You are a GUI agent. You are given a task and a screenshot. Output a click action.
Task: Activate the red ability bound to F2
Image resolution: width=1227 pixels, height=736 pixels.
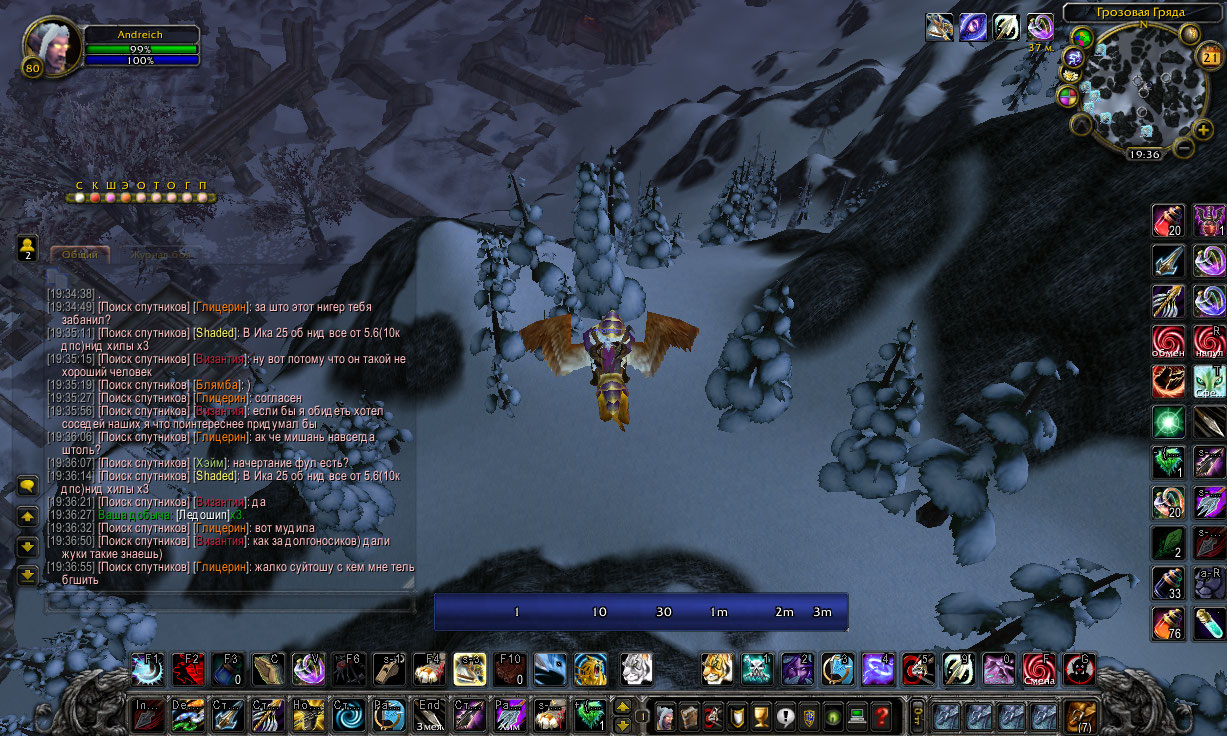coord(187,669)
